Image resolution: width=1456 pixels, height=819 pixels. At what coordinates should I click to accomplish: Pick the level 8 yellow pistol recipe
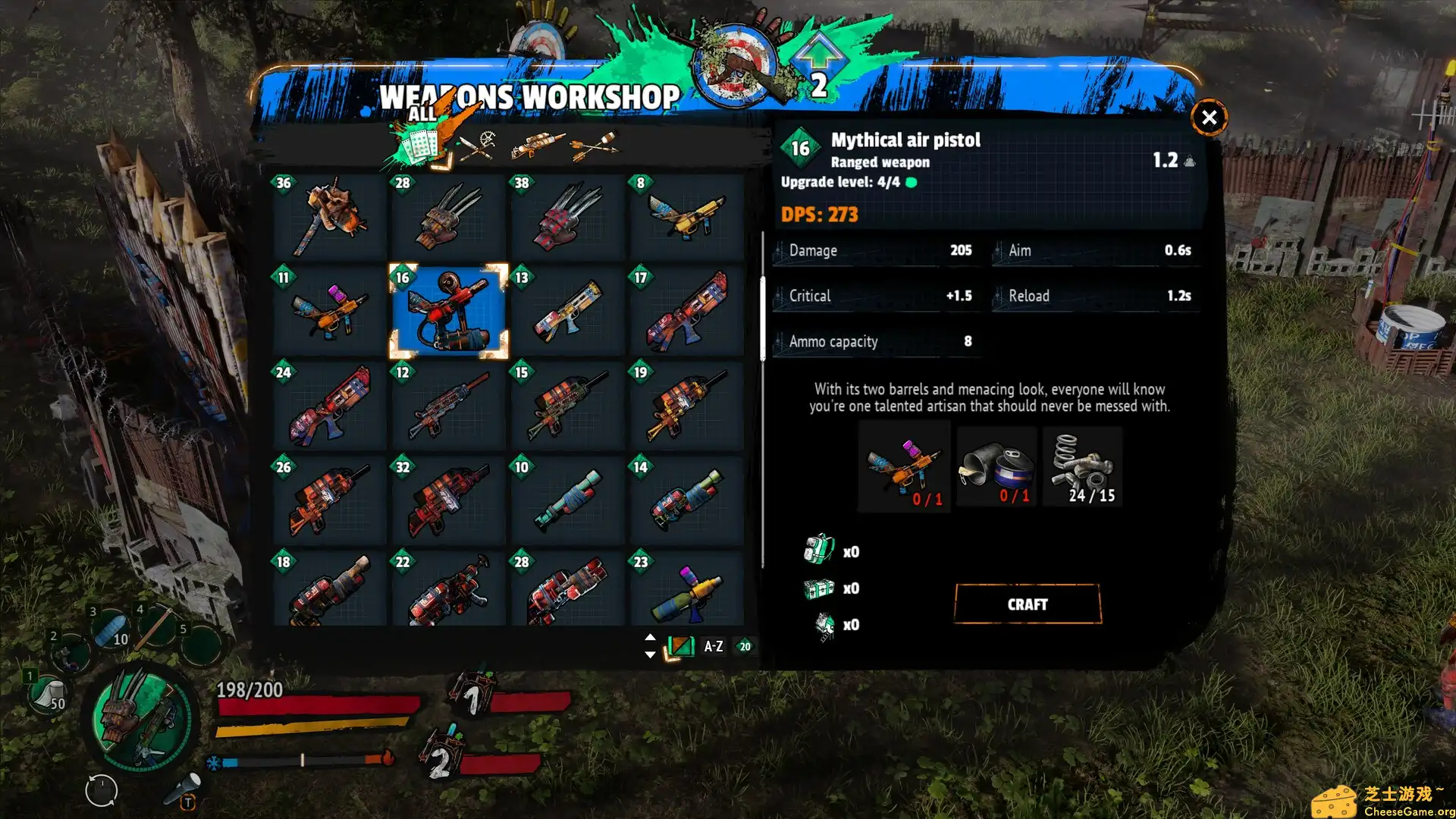[x=687, y=217]
